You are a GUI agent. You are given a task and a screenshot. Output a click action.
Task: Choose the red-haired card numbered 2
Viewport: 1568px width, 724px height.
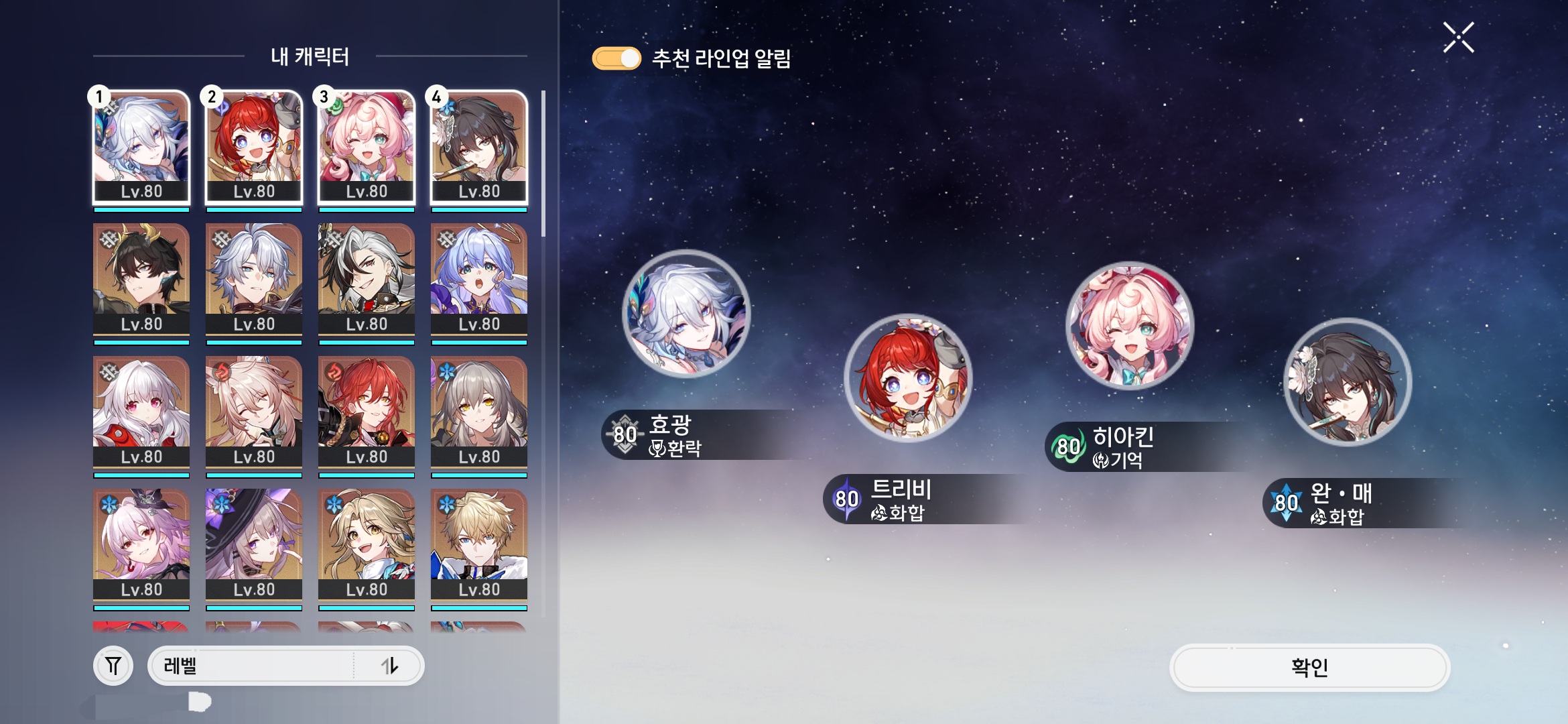(x=254, y=147)
